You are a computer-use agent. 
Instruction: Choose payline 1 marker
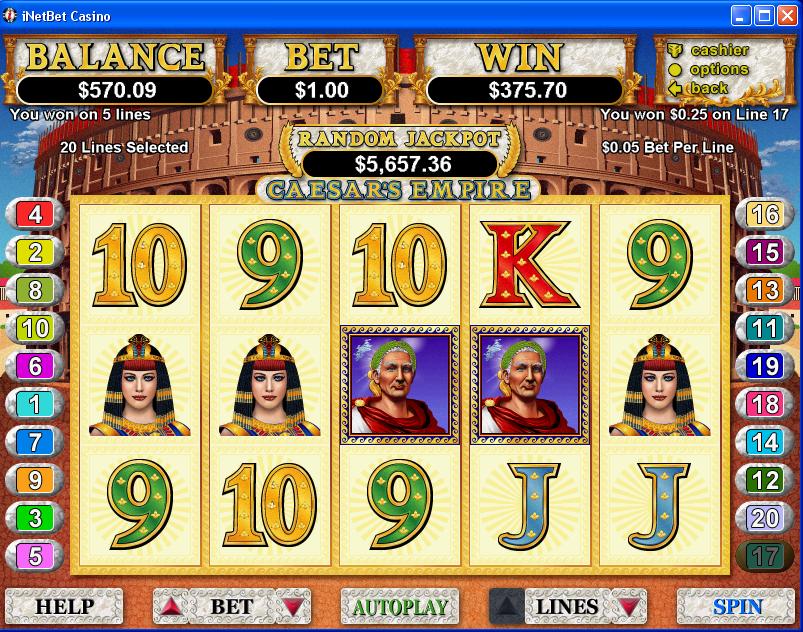pos(35,404)
